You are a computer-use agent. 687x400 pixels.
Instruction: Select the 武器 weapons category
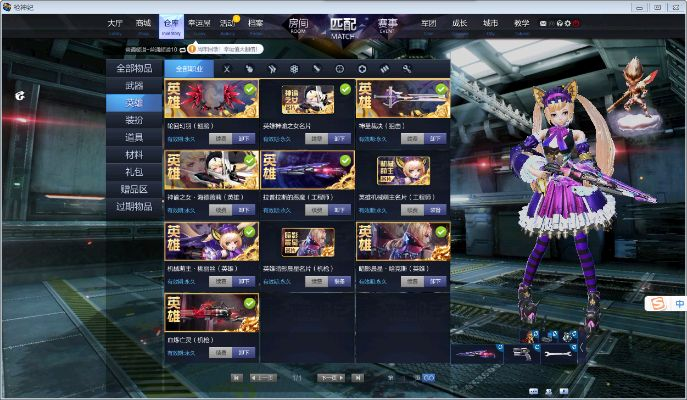[134, 86]
